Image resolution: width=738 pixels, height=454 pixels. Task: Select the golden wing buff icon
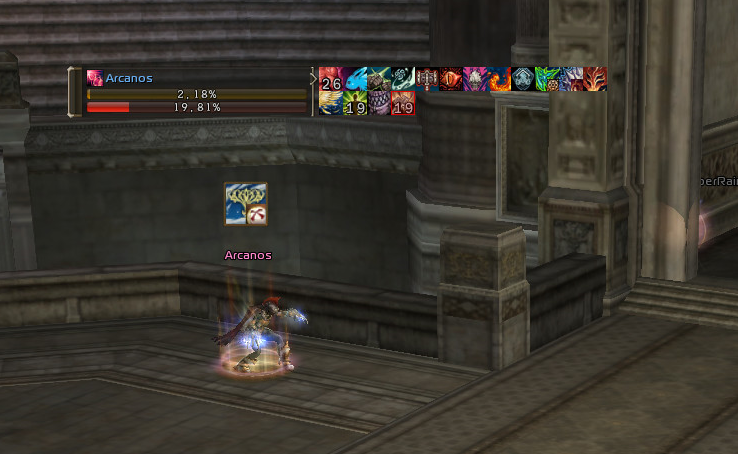(x=330, y=103)
